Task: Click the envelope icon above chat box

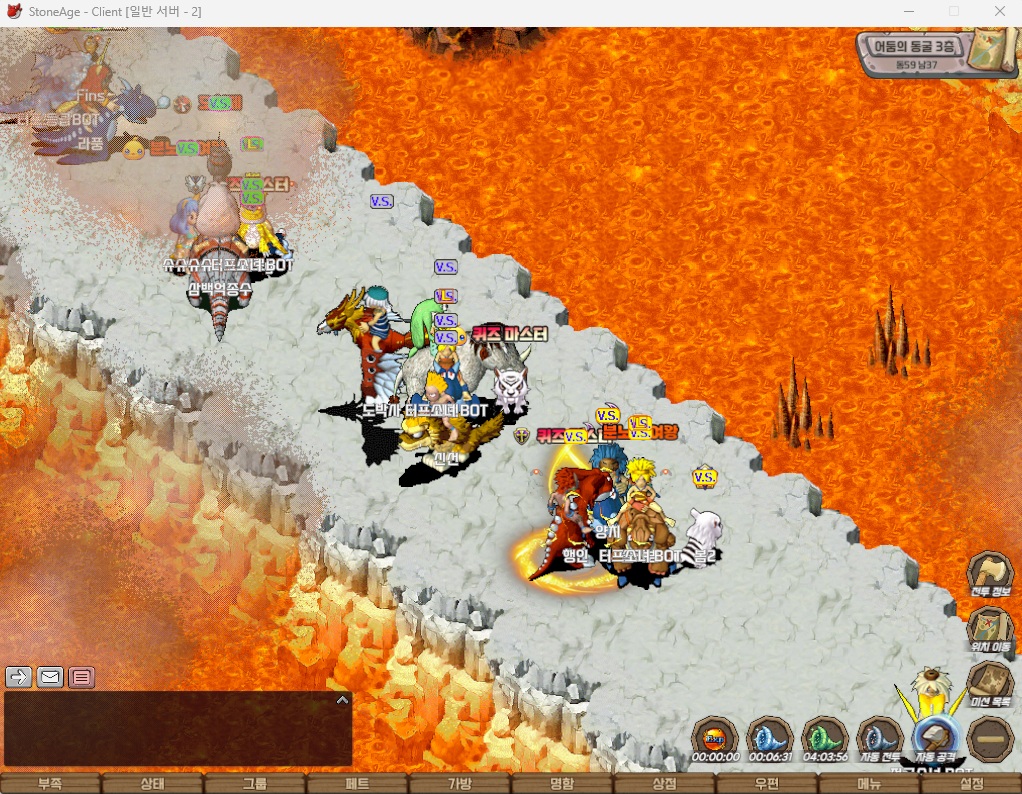Action: point(50,677)
